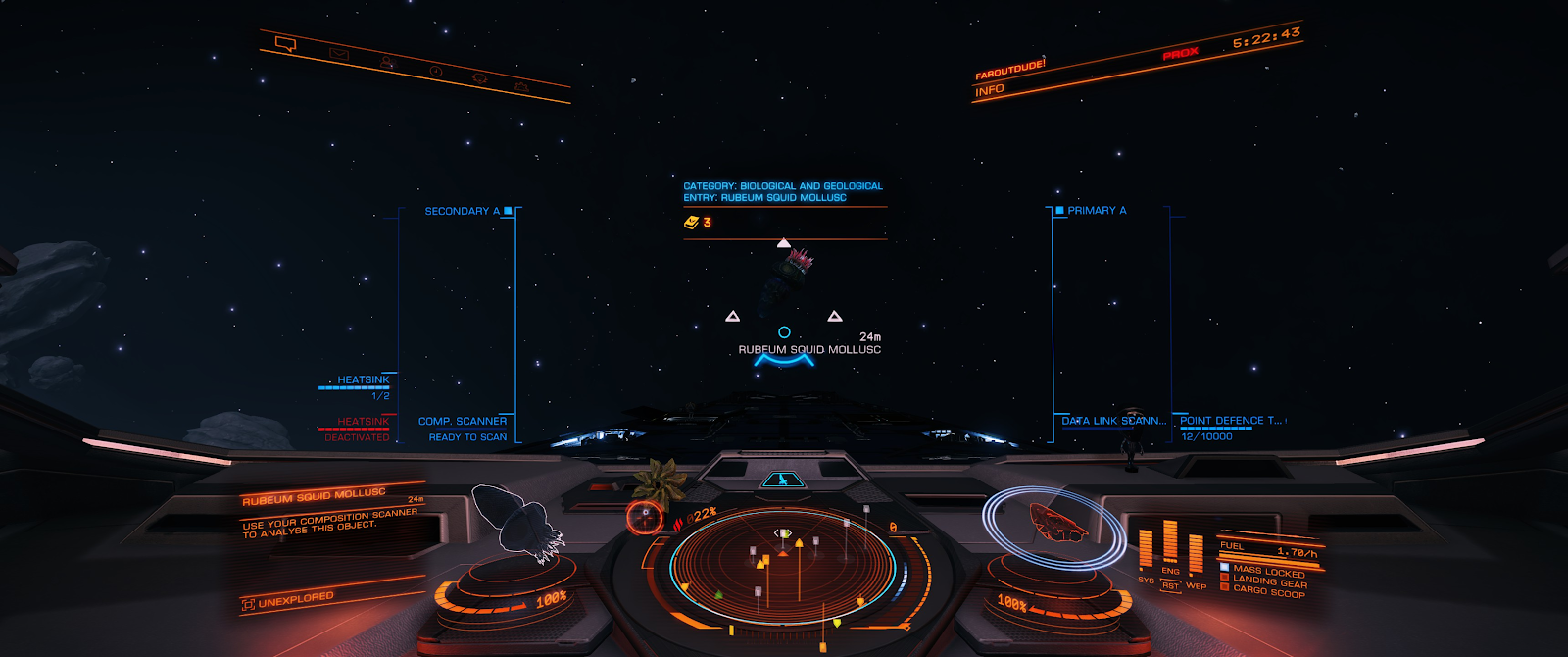Reset power distribution with RST
The width and height of the screenshot is (1568, 657).
(x=1170, y=586)
